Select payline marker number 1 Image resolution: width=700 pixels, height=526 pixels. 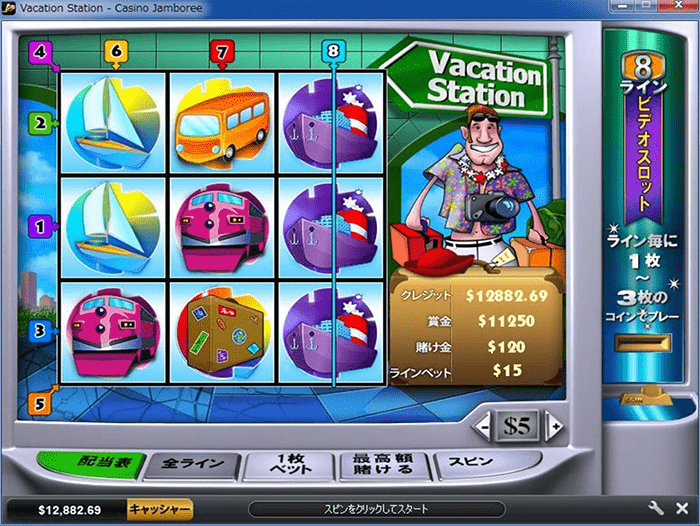click(41, 227)
